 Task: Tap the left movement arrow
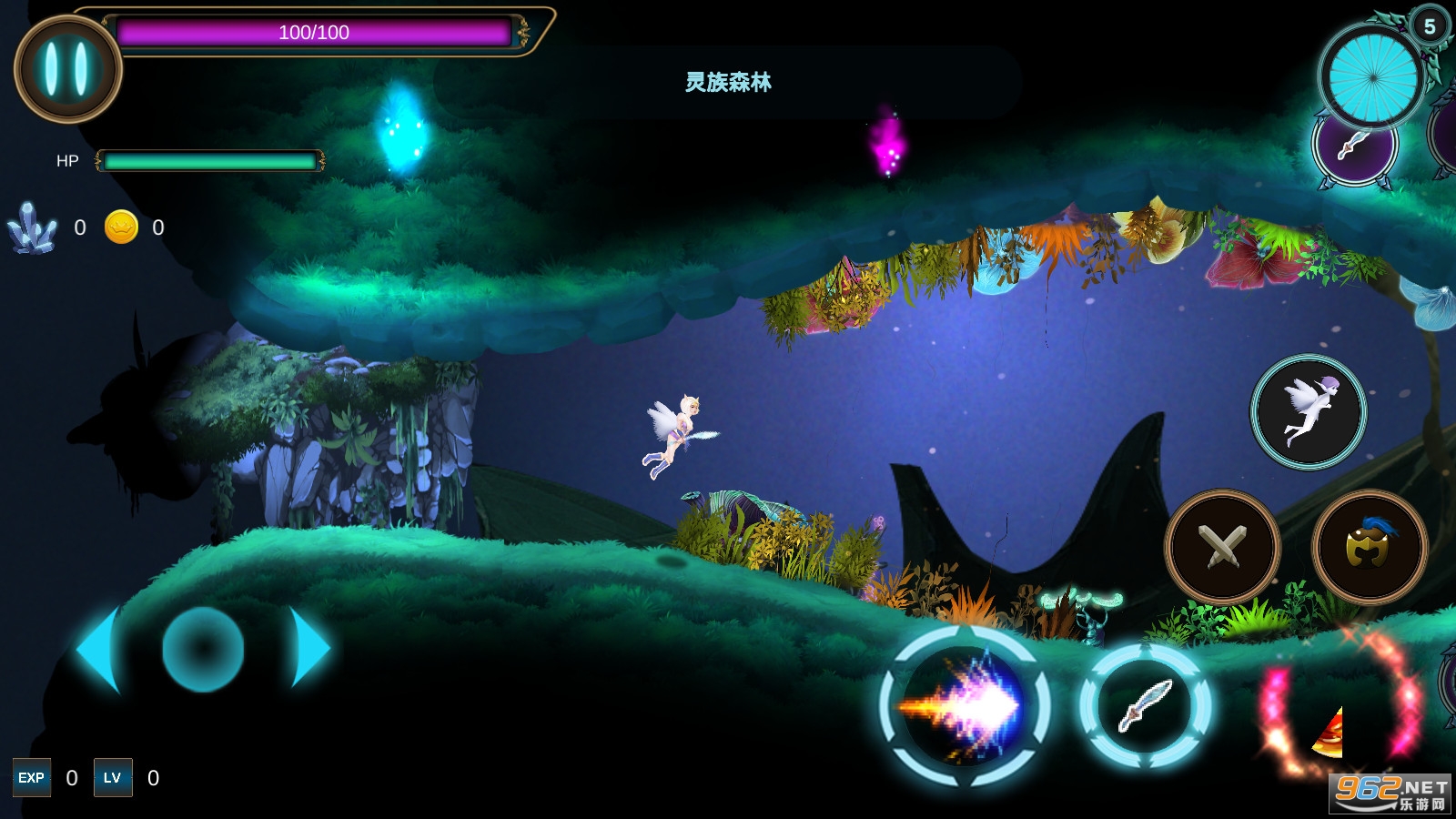coord(99,650)
